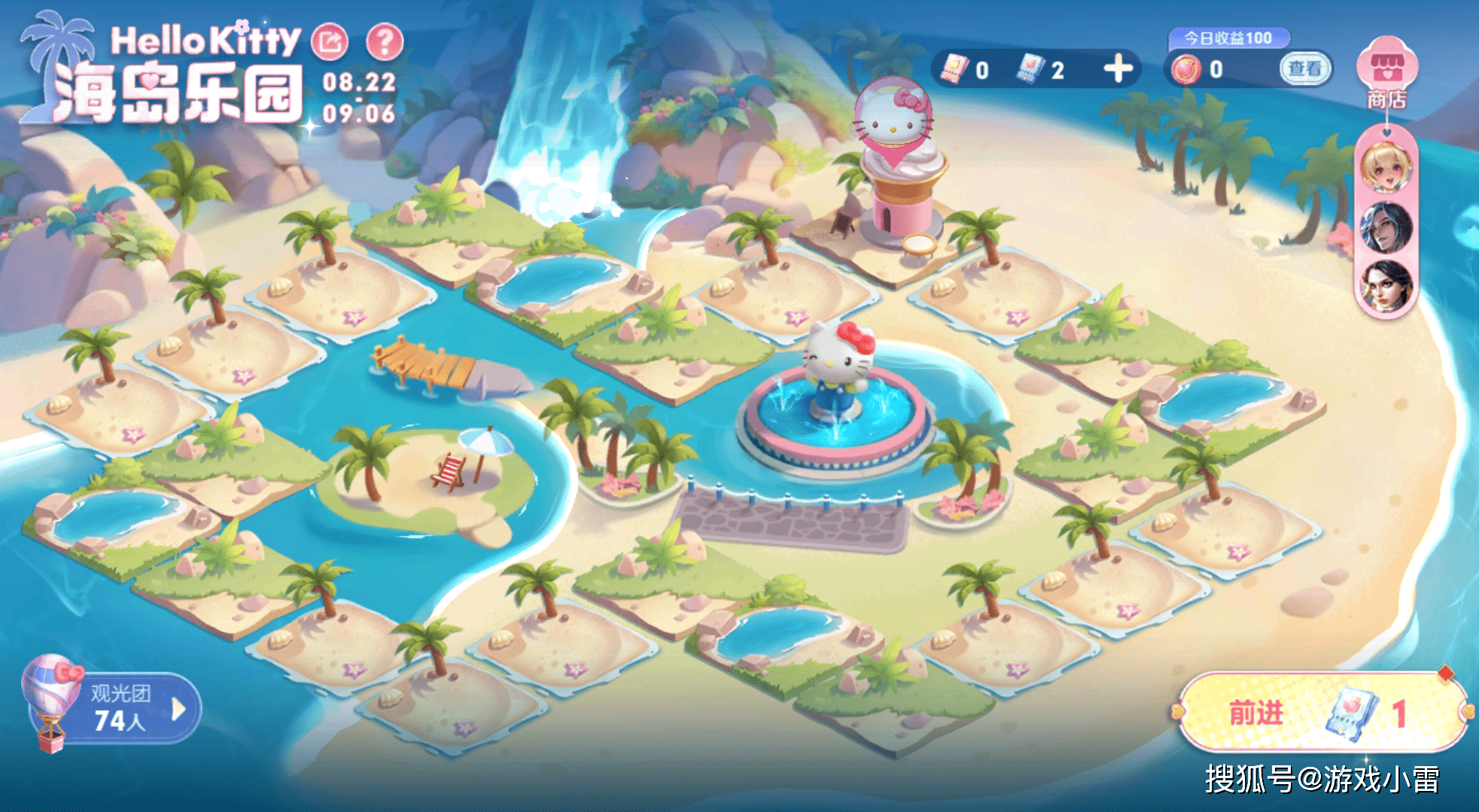Tap the 前进 advance button
The width and height of the screenshot is (1479, 812).
coord(1322,712)
